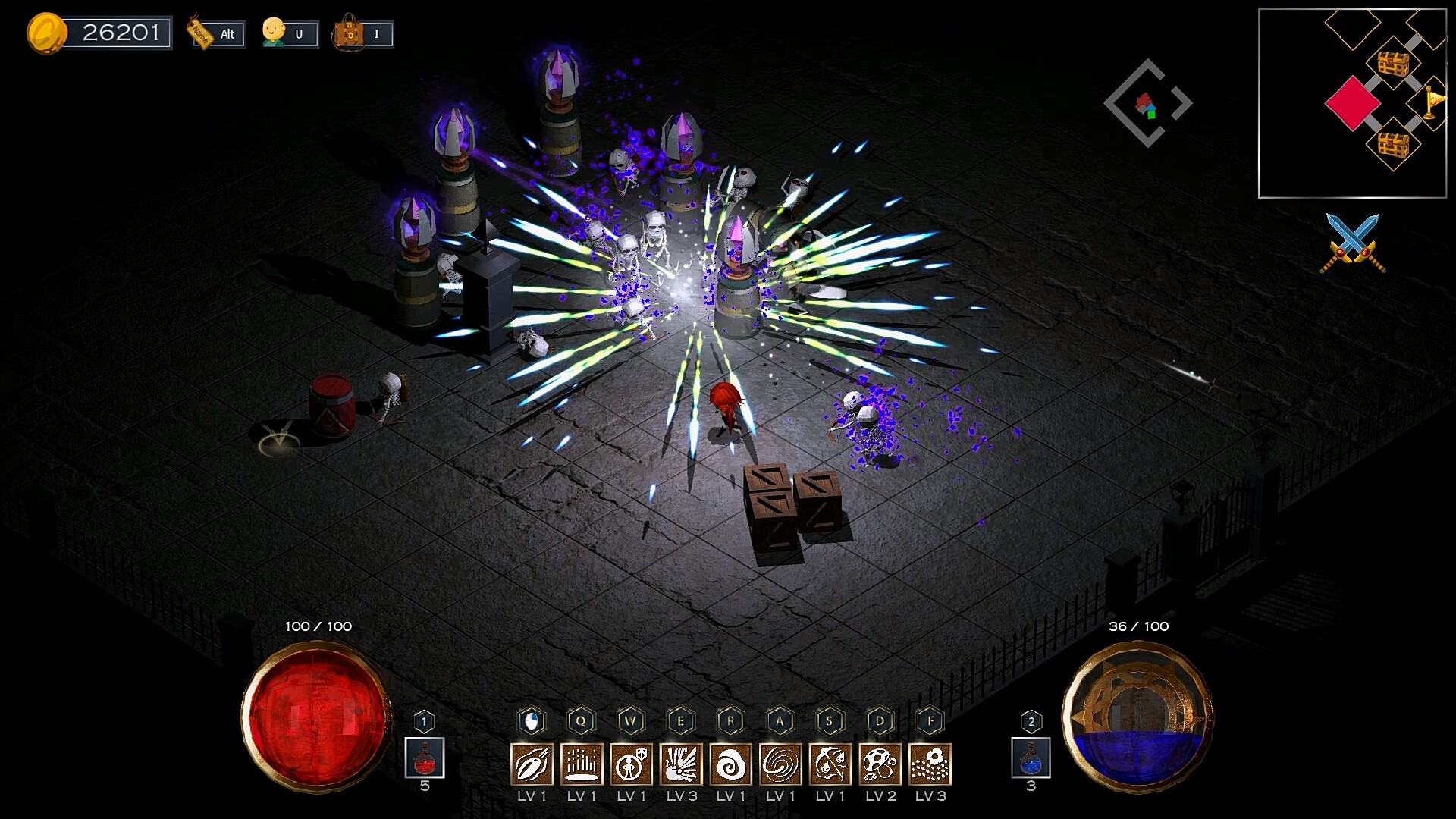The width and height of the screenshot is (1456, 819).
Task: Cast the solid spiral swirl skill
Action: (731, 764)
